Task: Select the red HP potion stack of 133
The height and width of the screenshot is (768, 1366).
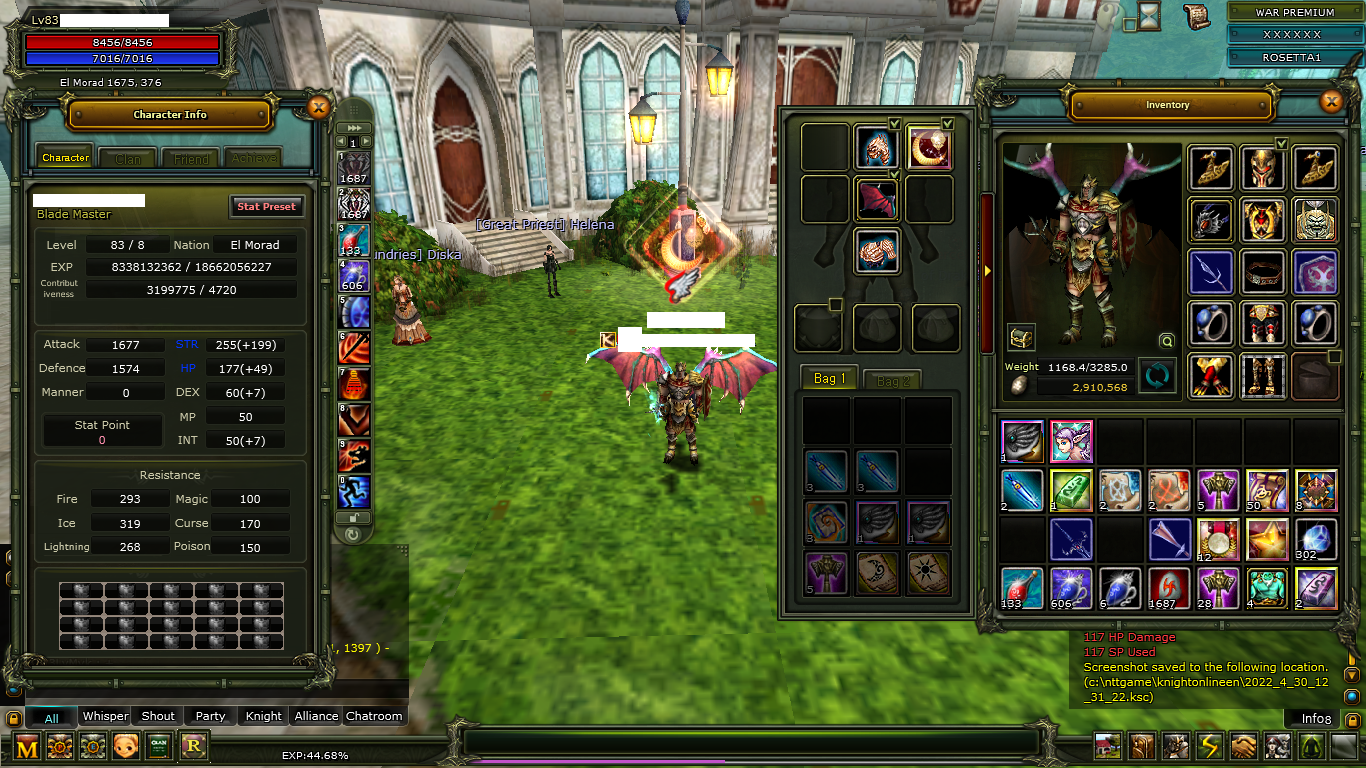Action: tap(1022, 588)
